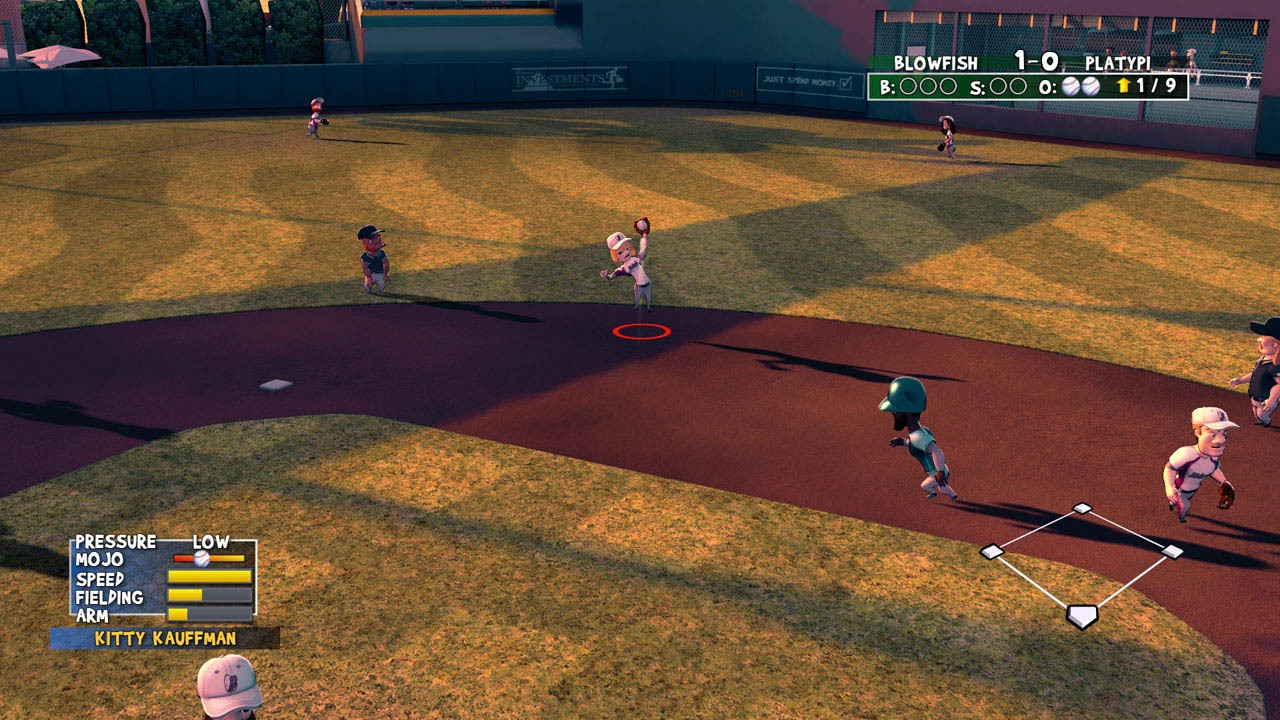This screenshot has height=720, width=1280.
Task: Click home plate on the base diamond
Action: pyautogui.click(x=1081, y=616)
